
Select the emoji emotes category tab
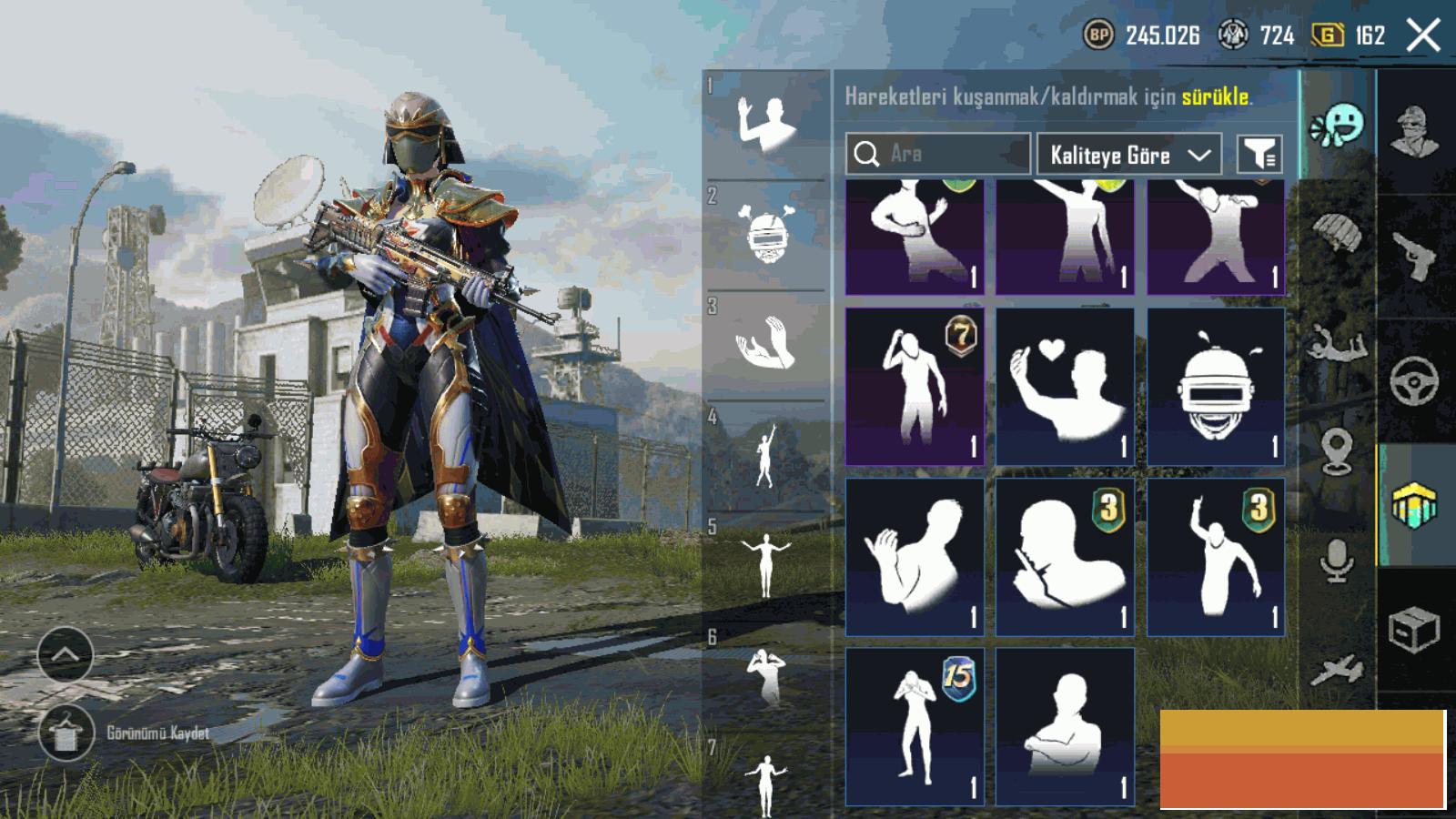pos(1338,126)
